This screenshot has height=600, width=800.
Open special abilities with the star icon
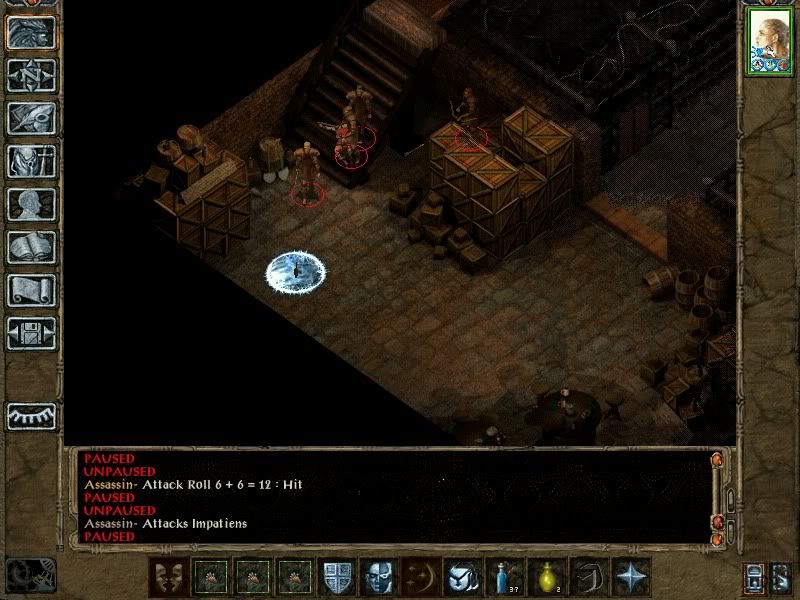click(633, 577)
